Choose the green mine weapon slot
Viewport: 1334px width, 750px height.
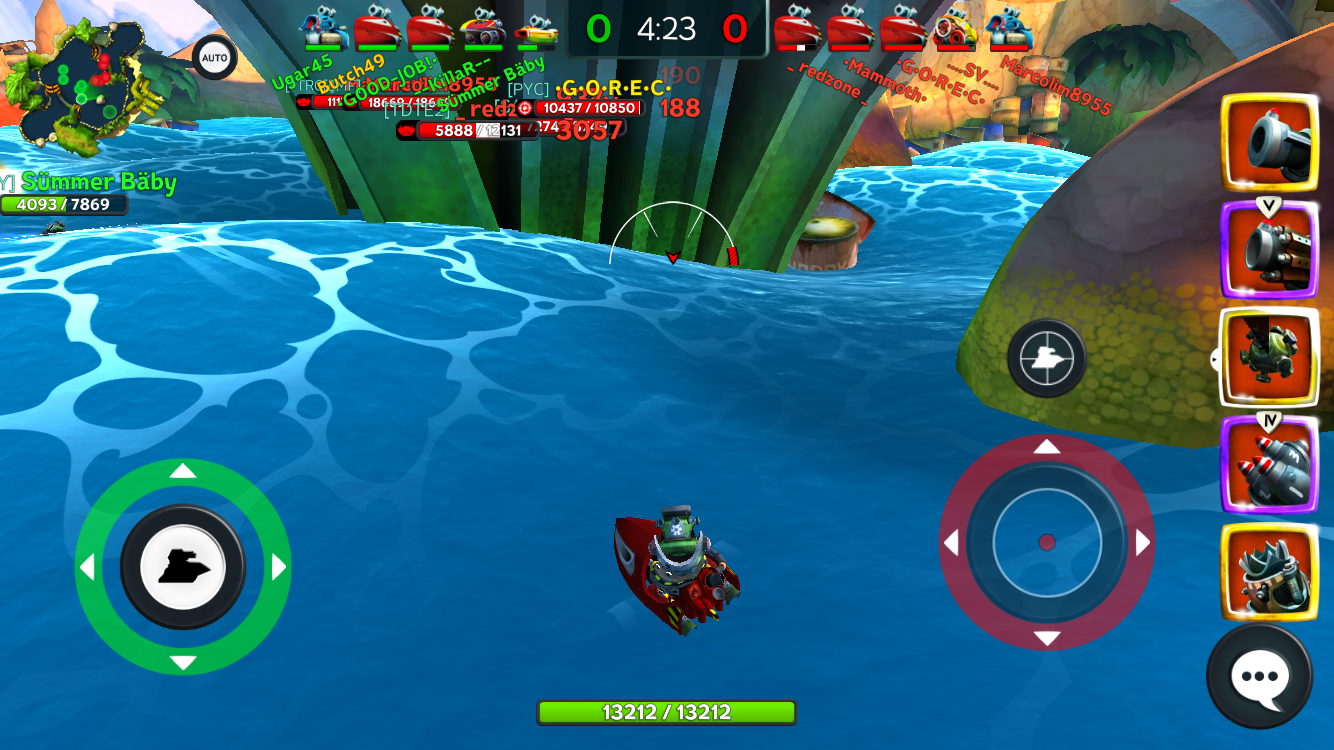click(1270, 357)
